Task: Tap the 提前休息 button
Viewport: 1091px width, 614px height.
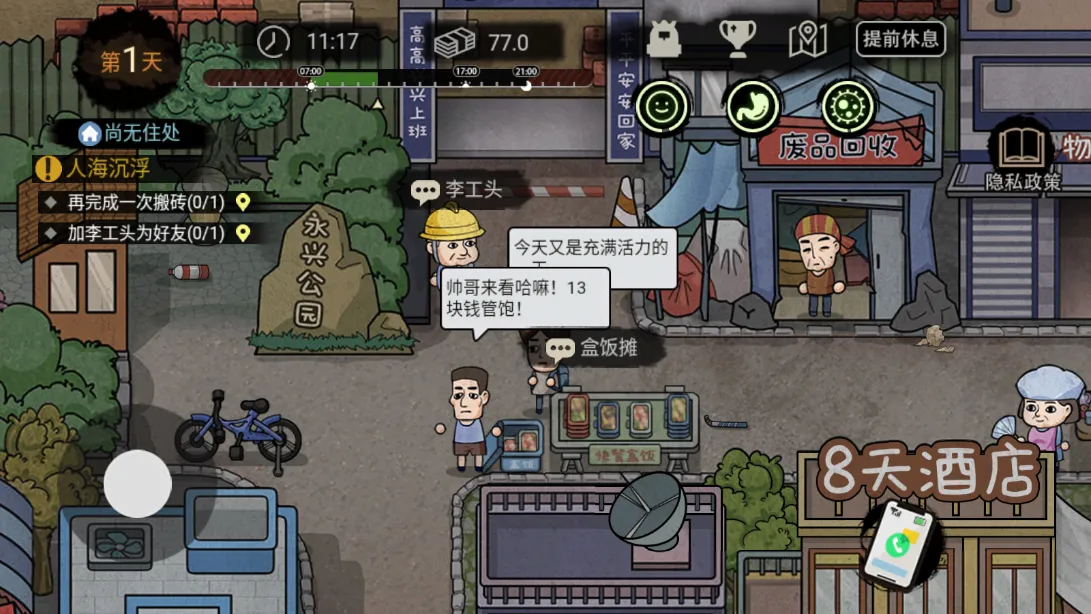Action: (x=900, y=40)
